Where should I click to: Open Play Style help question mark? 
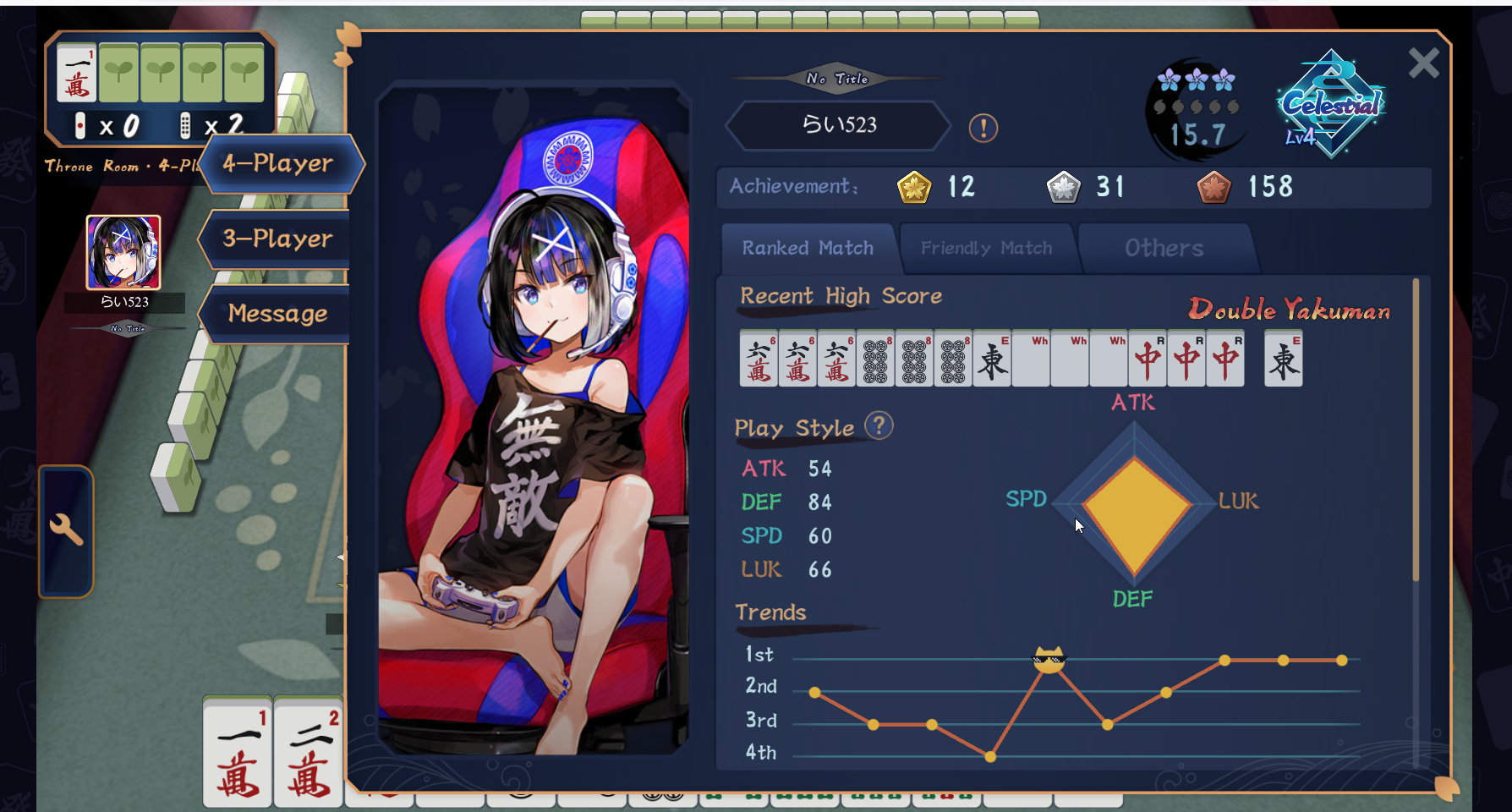pyautogui.click(x=879, y=425)
